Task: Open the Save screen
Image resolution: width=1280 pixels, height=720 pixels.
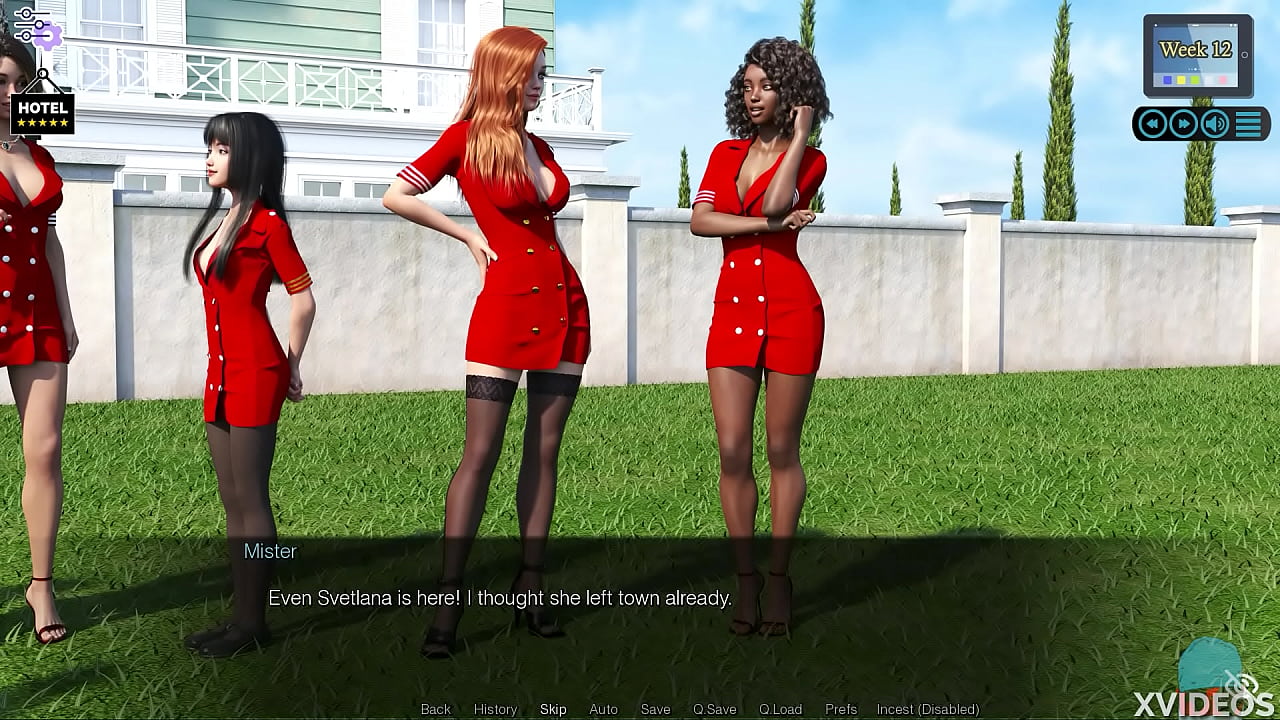Action: click(x=655, y=709)
